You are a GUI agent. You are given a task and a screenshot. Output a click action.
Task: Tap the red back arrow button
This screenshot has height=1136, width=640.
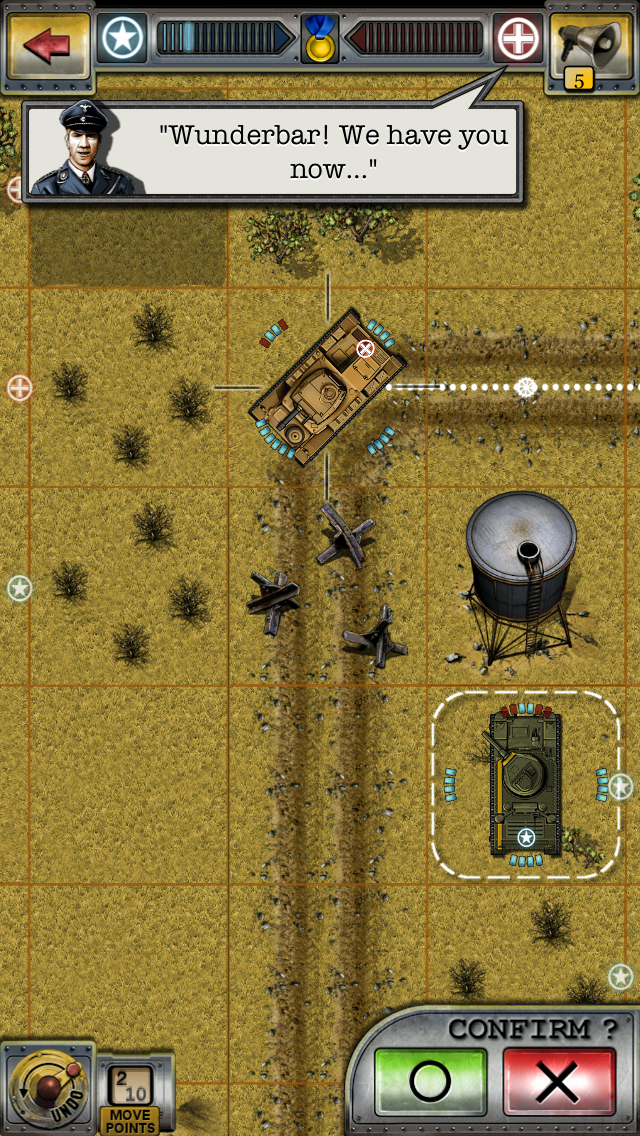pos(45,44)
